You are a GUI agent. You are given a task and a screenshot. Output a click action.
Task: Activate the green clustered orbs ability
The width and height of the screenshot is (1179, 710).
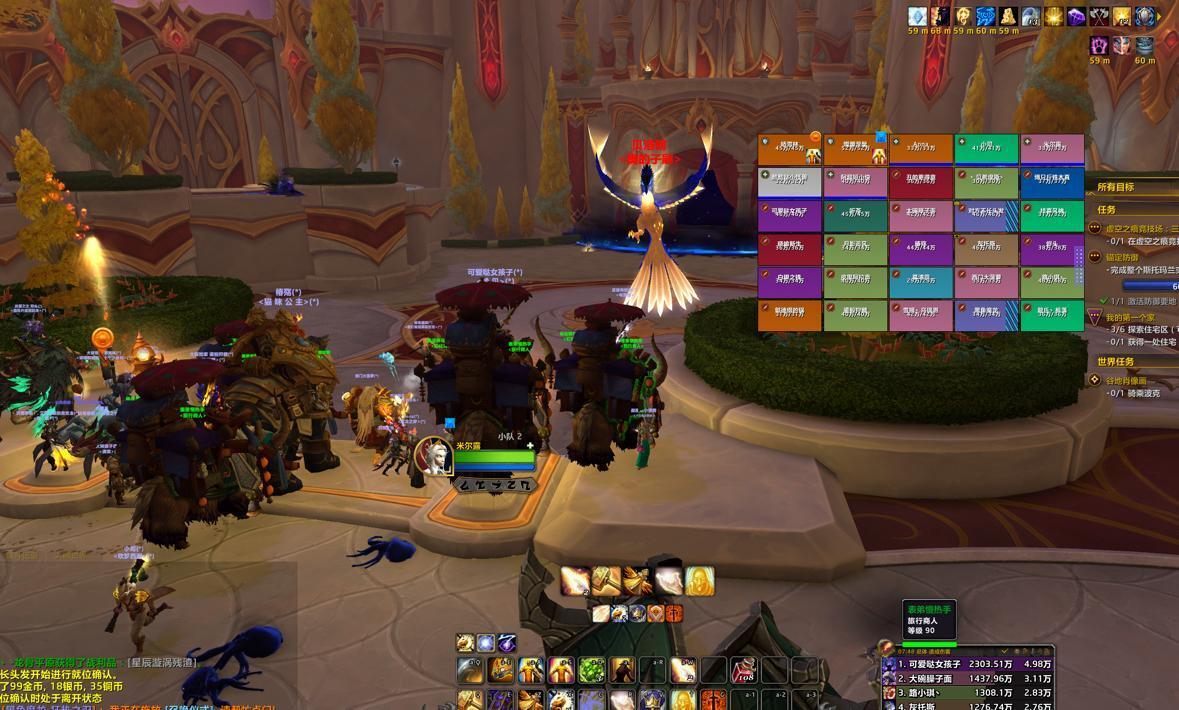point(591,670)
